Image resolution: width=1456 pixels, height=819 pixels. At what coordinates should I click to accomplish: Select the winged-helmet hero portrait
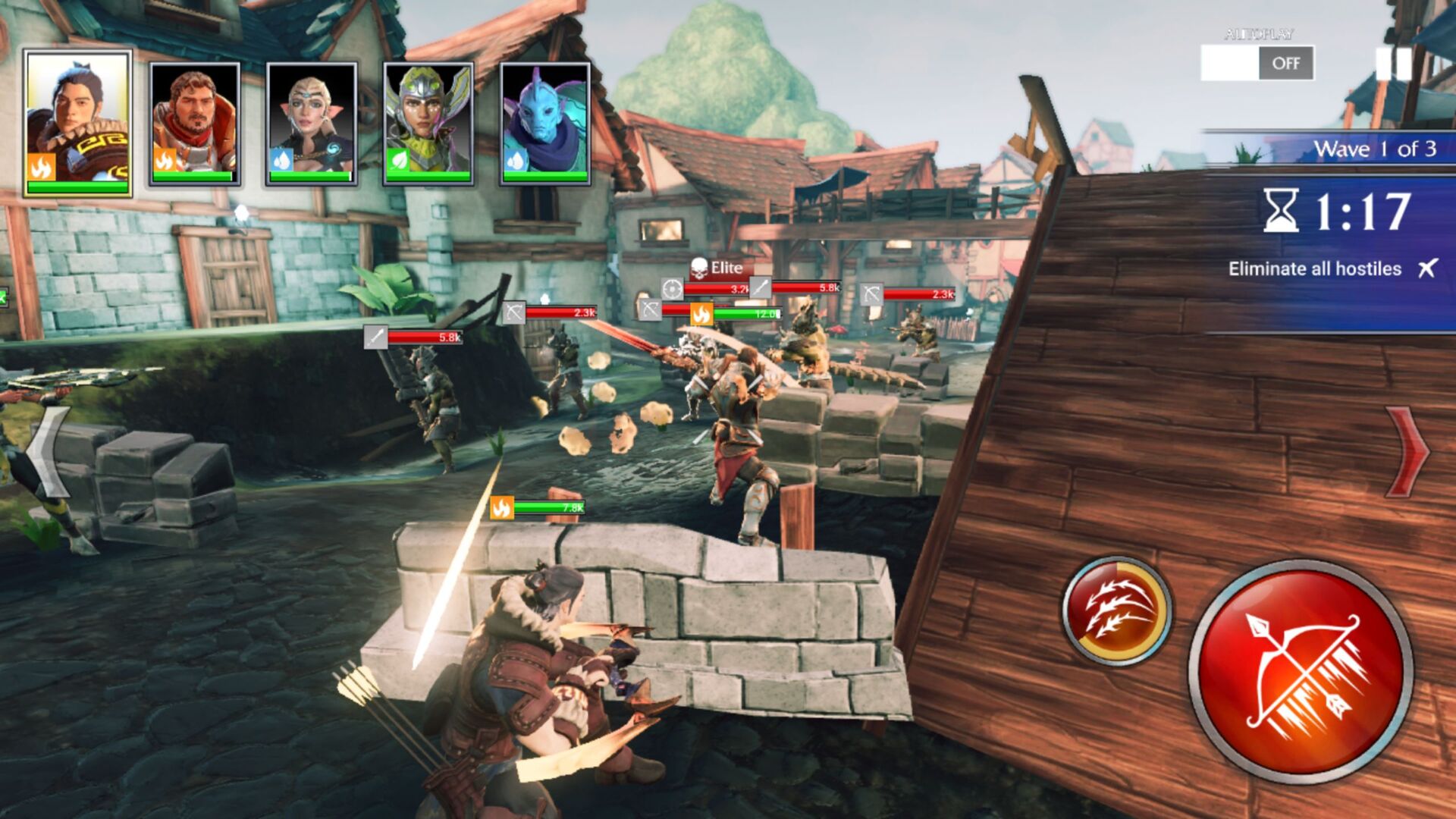(428, 124)
